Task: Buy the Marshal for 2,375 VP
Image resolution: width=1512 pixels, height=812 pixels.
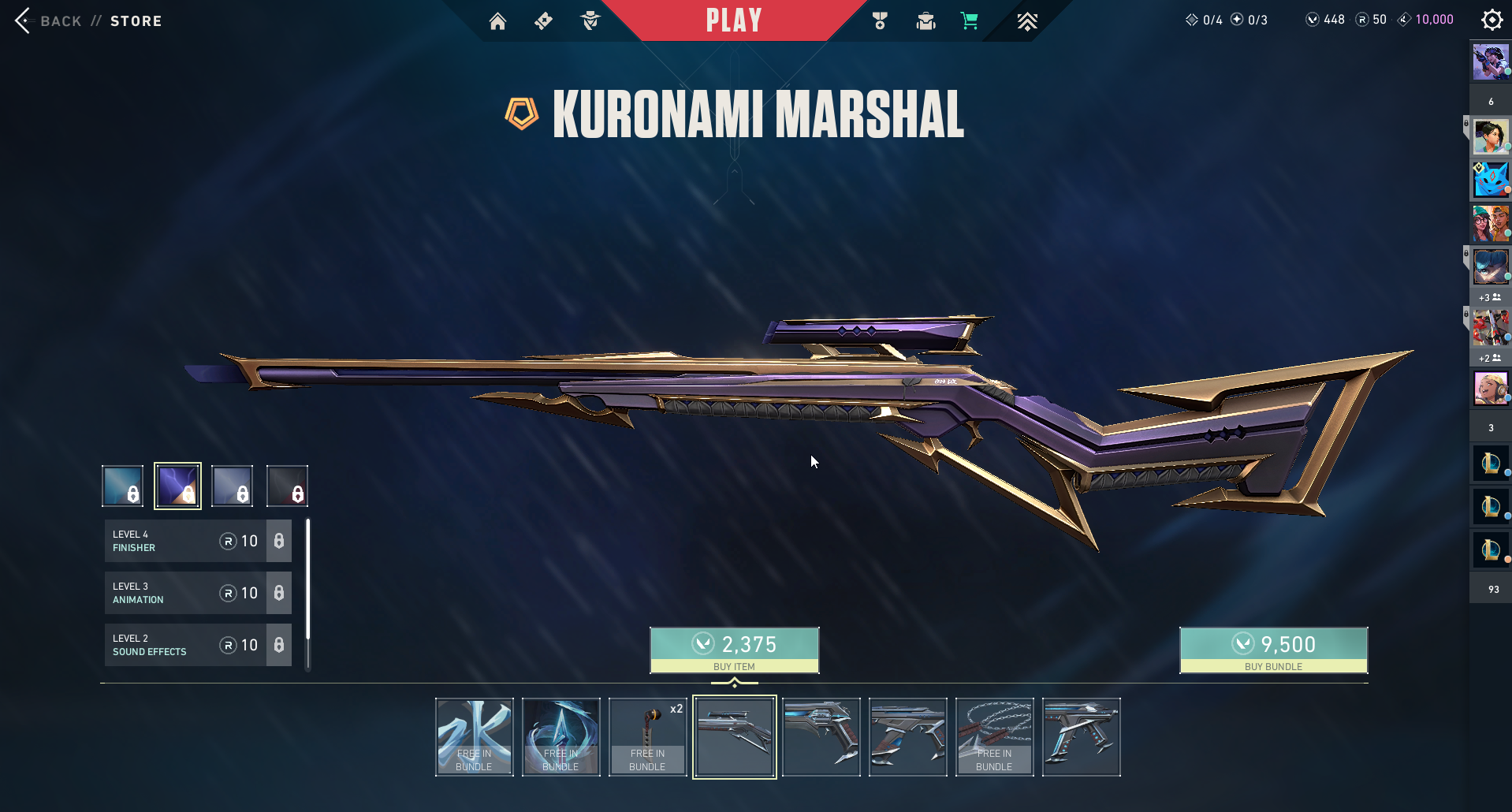Action: point(734,650)
